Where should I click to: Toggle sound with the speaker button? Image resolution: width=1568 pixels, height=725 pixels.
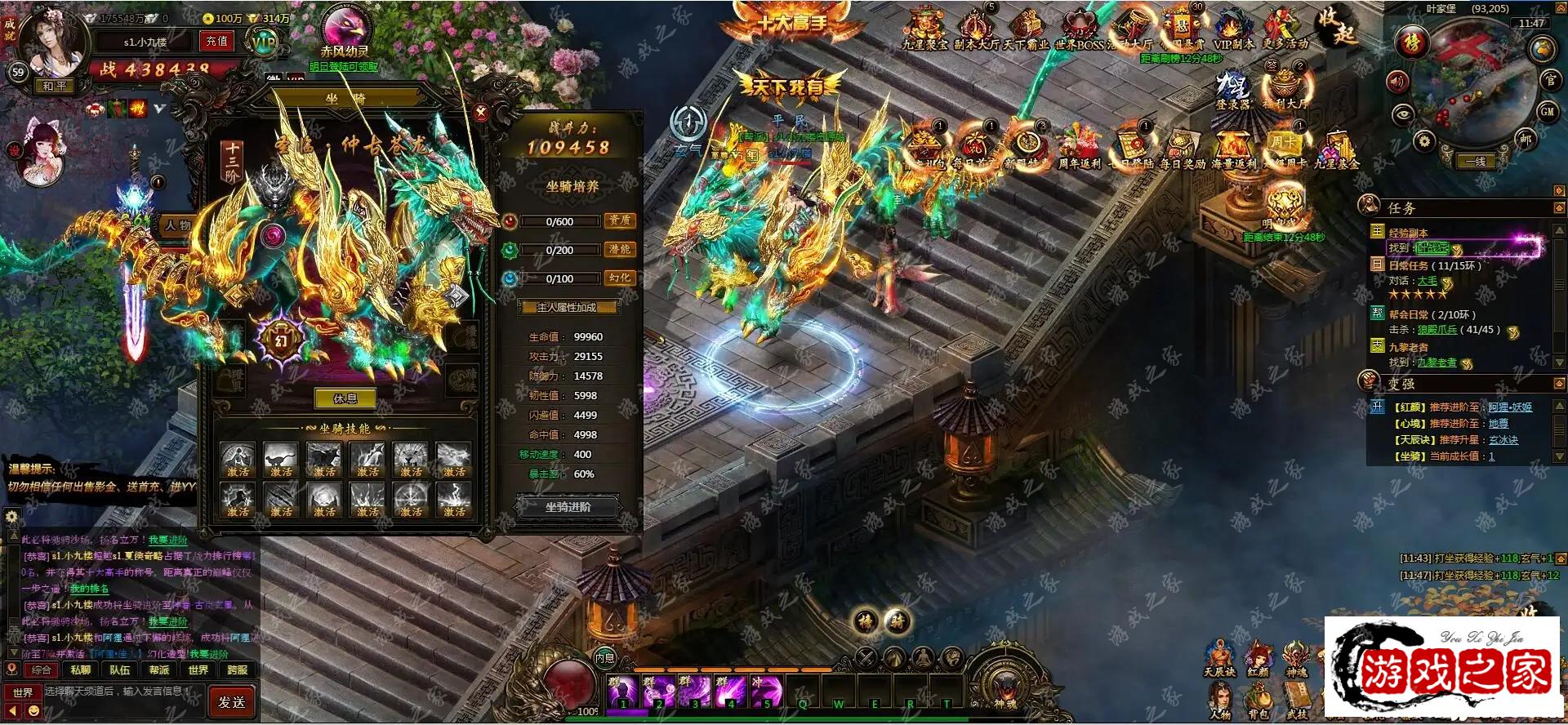pyautogui.click(x=1397, y=81)
